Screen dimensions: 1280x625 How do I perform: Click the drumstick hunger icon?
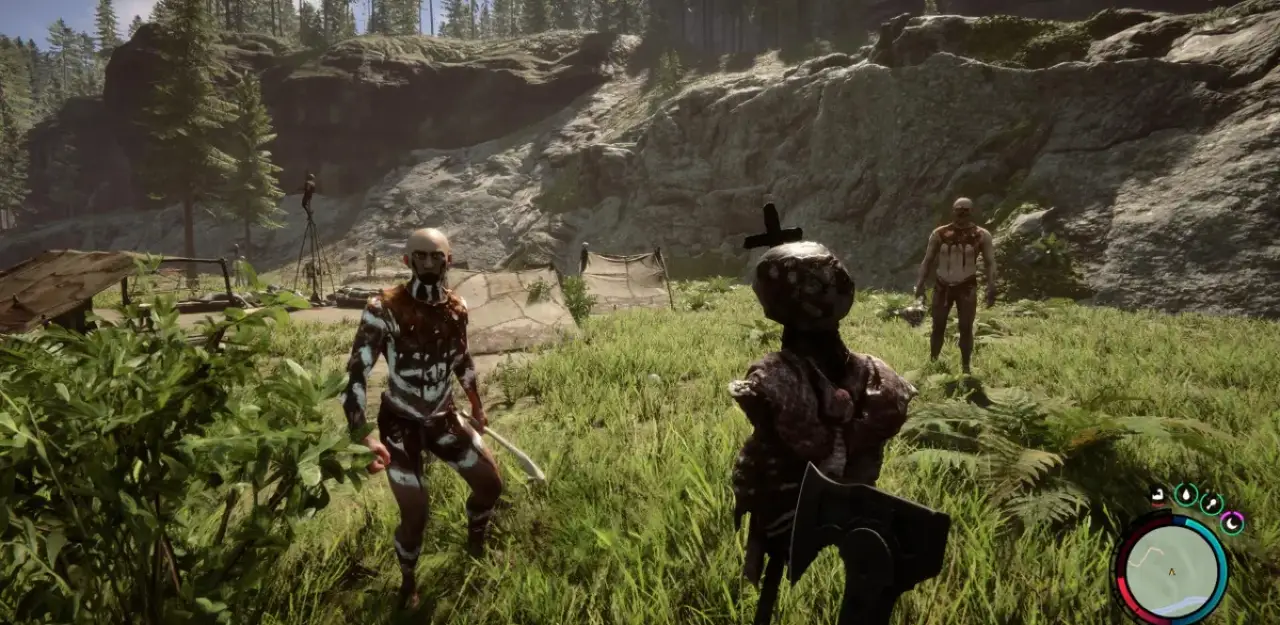tap(1211, 504)
